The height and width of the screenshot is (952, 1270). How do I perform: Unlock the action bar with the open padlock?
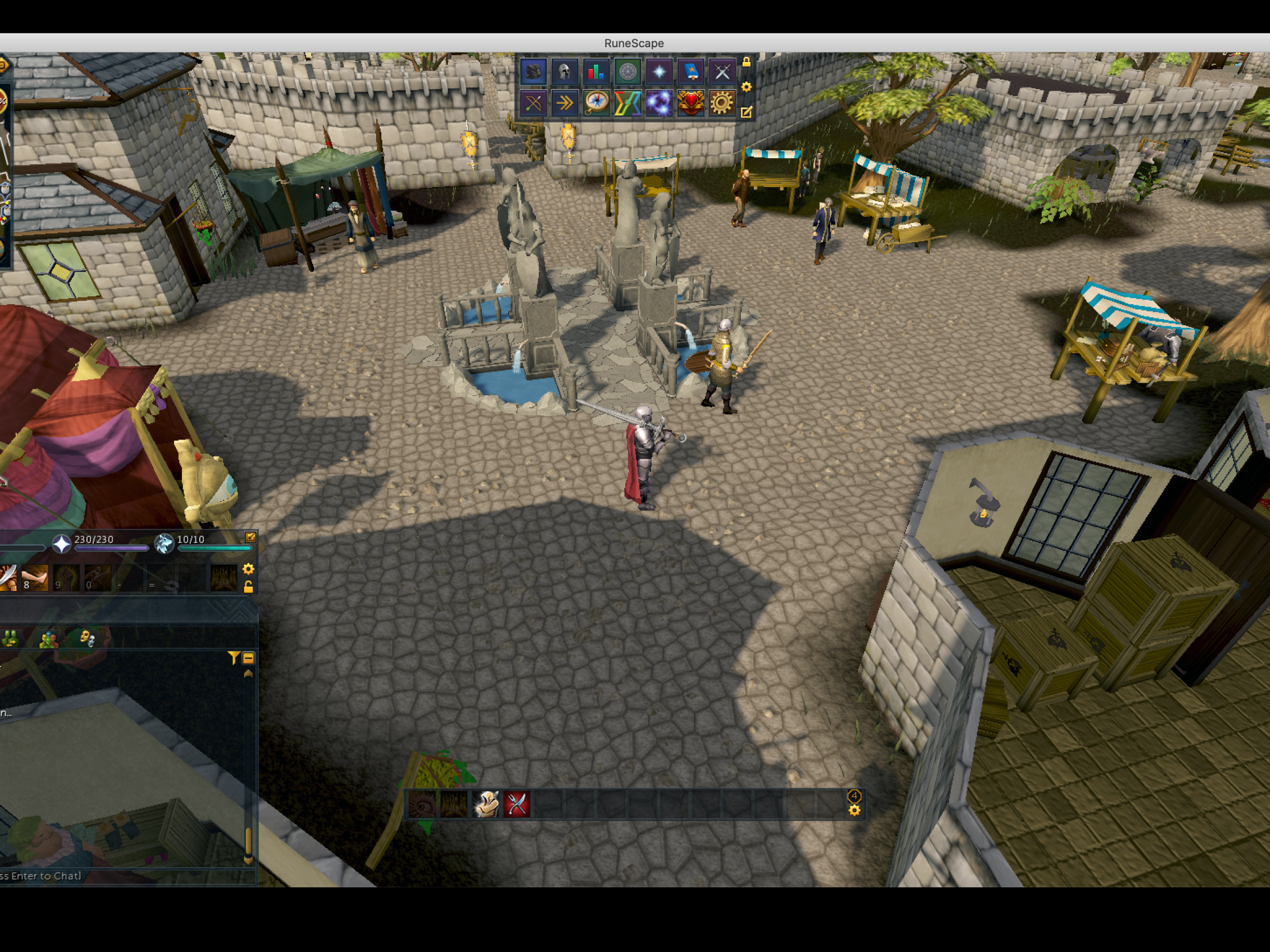249,586
